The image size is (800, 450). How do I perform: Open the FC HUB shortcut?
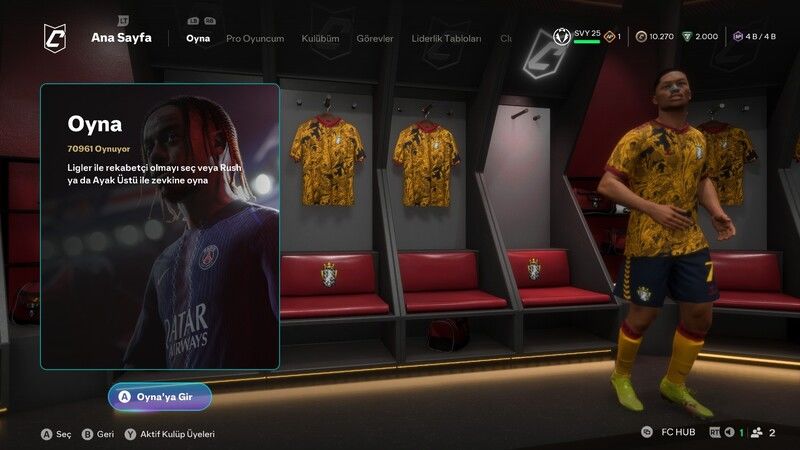point(670,432)
